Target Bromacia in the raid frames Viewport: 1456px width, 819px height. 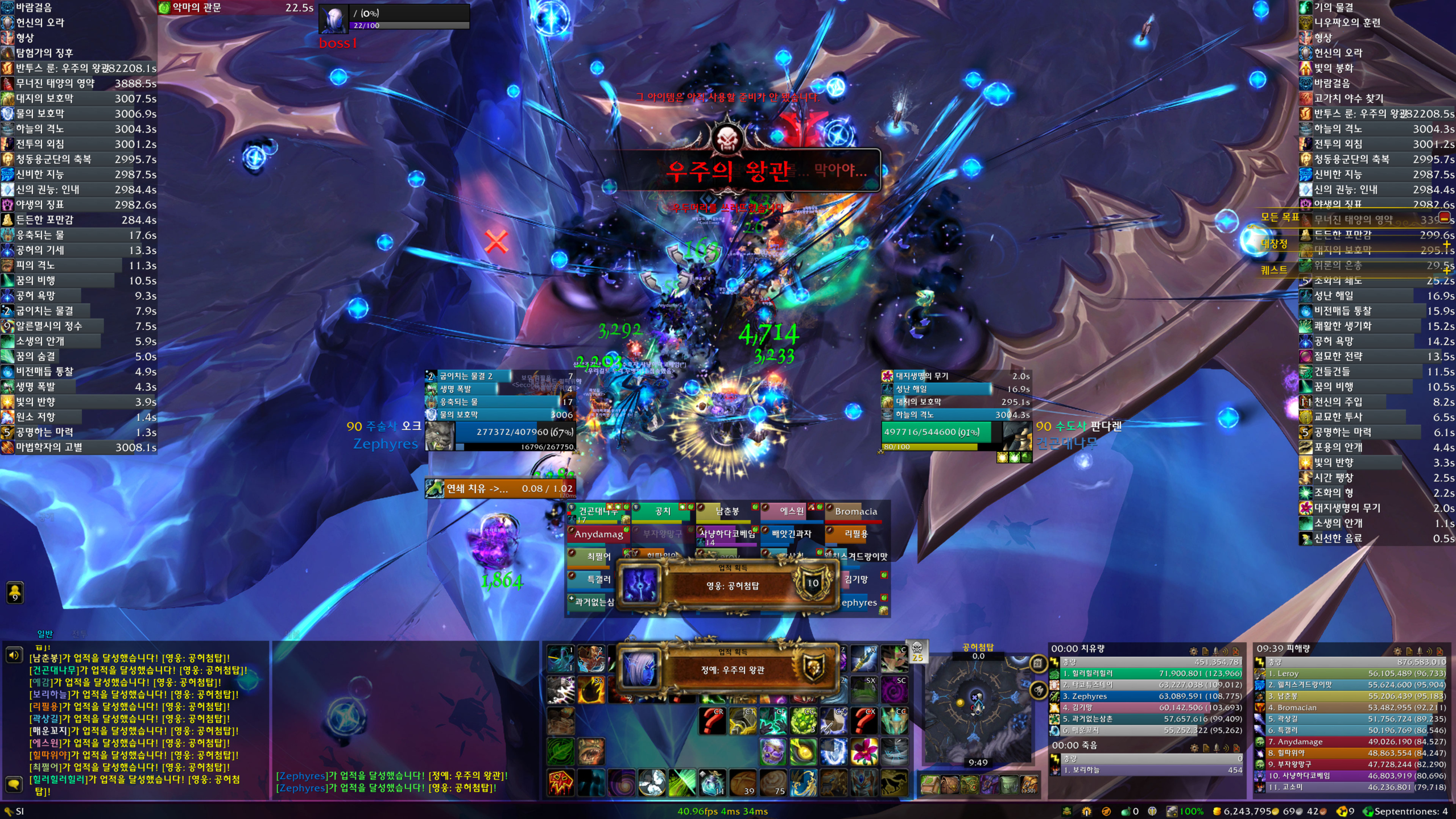pyautogui.click(x=855, y=511)
